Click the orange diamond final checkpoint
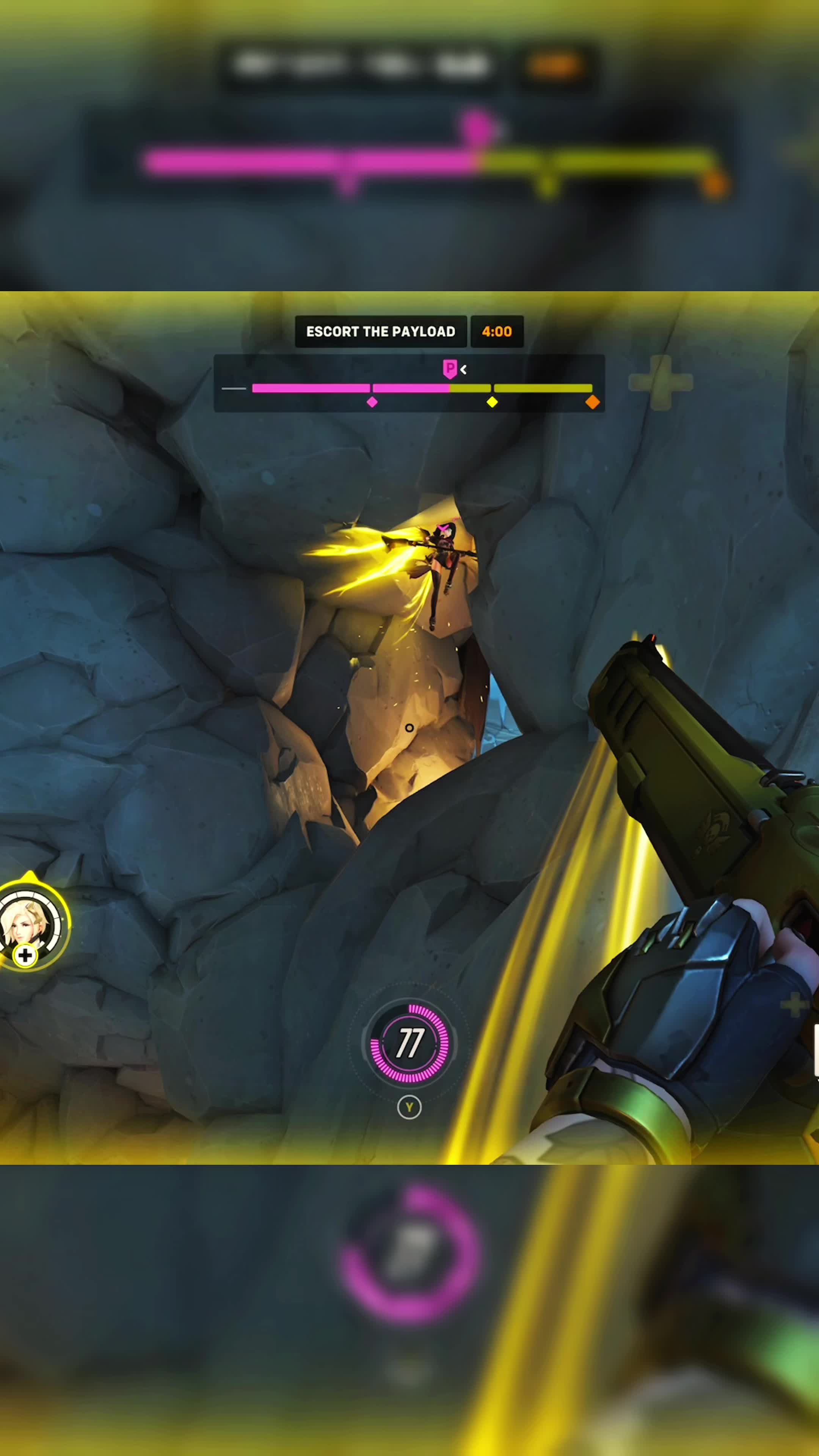Screen dimensions: 819x1456 [592, 402]
